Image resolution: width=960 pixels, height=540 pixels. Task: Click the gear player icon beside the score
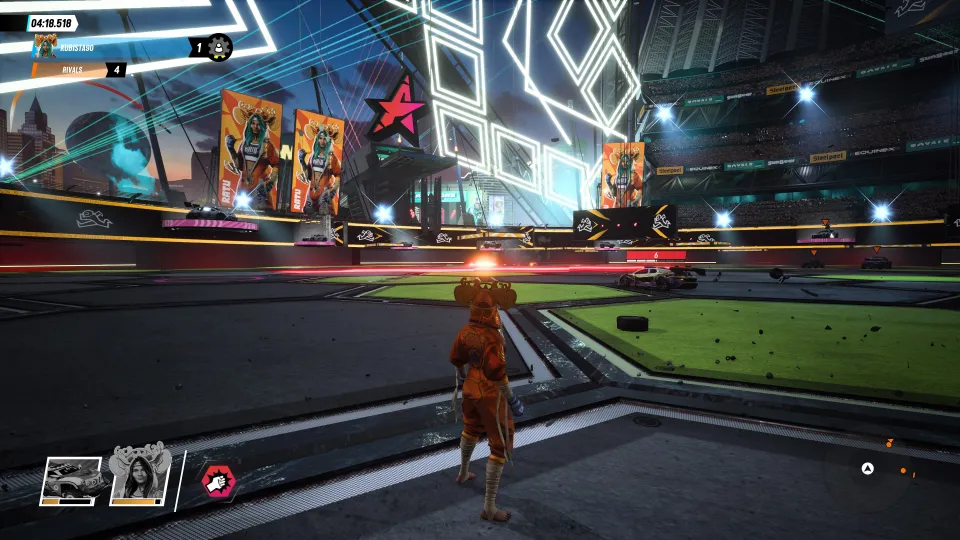click(219, 46)
